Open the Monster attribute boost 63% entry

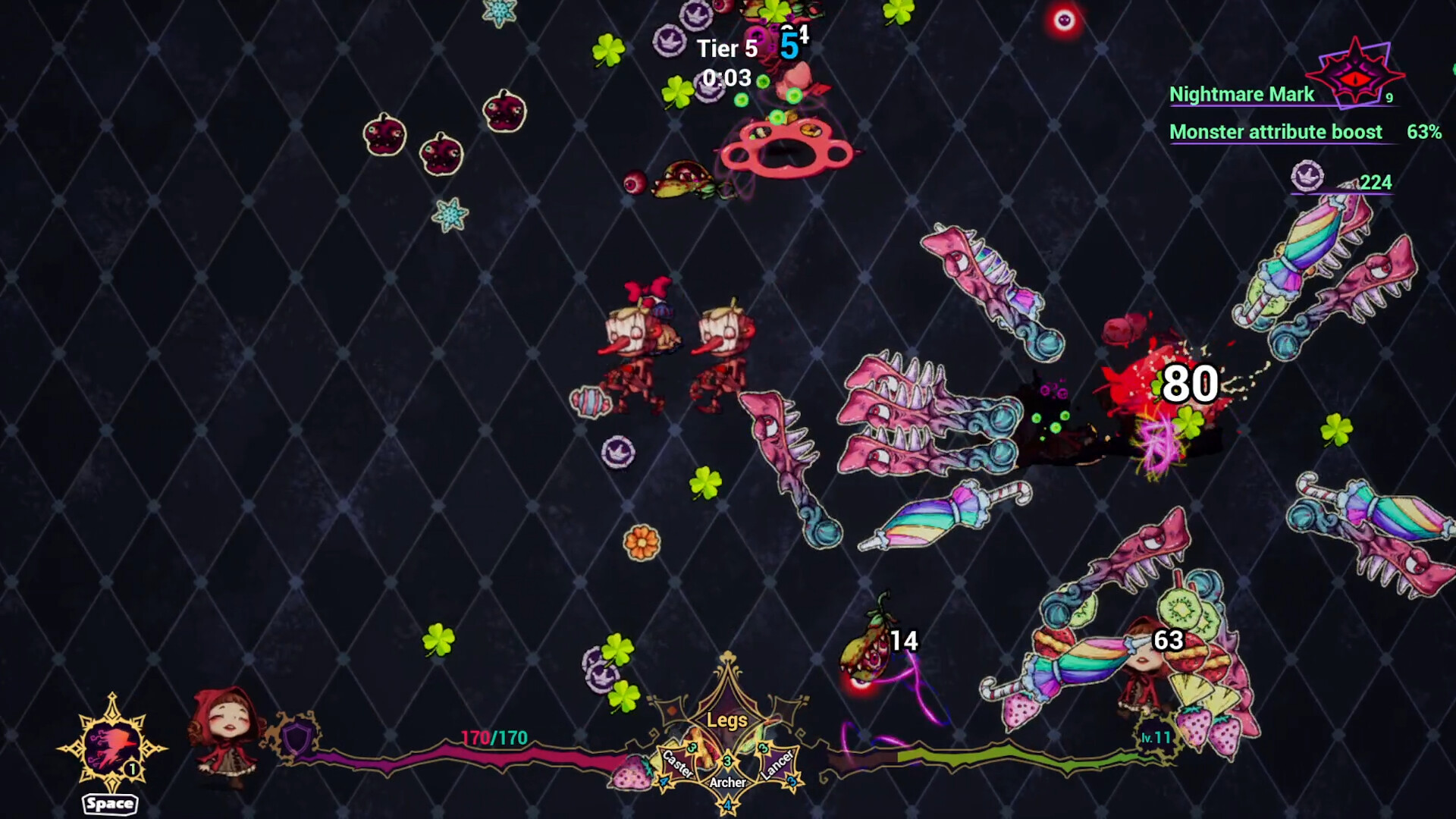click(1276, 131)
